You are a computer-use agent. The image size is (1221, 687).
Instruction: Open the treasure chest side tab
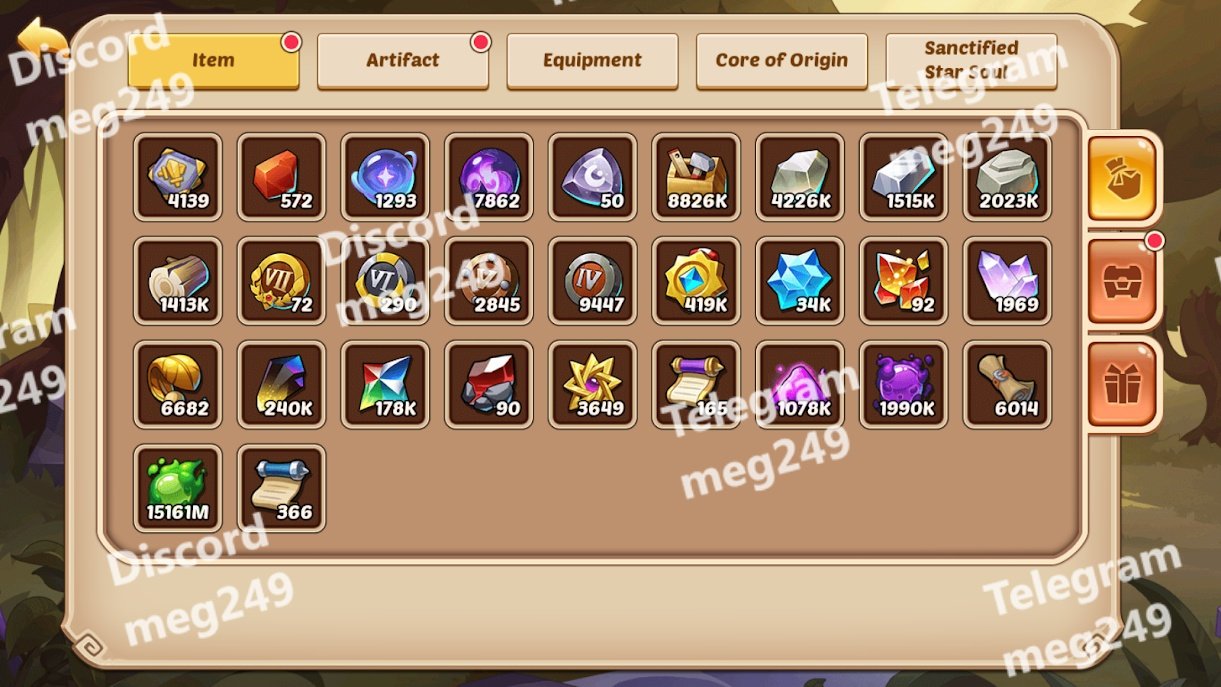coord(1122,281)
